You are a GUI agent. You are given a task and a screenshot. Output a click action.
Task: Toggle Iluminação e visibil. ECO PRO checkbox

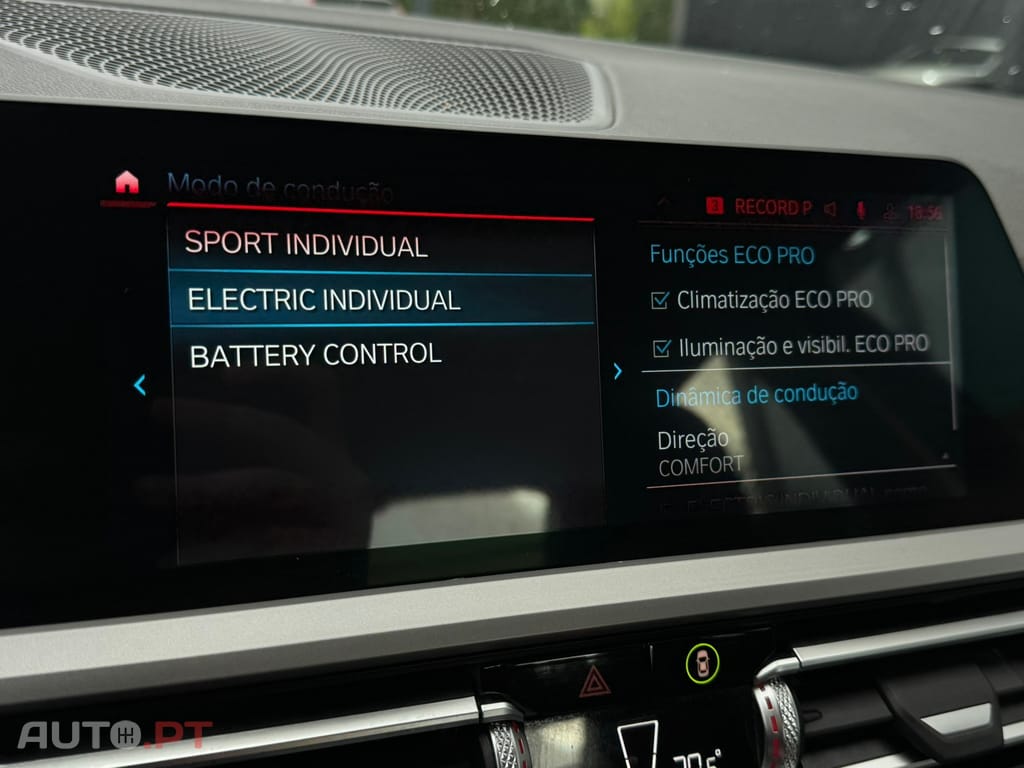coord(661,347)
